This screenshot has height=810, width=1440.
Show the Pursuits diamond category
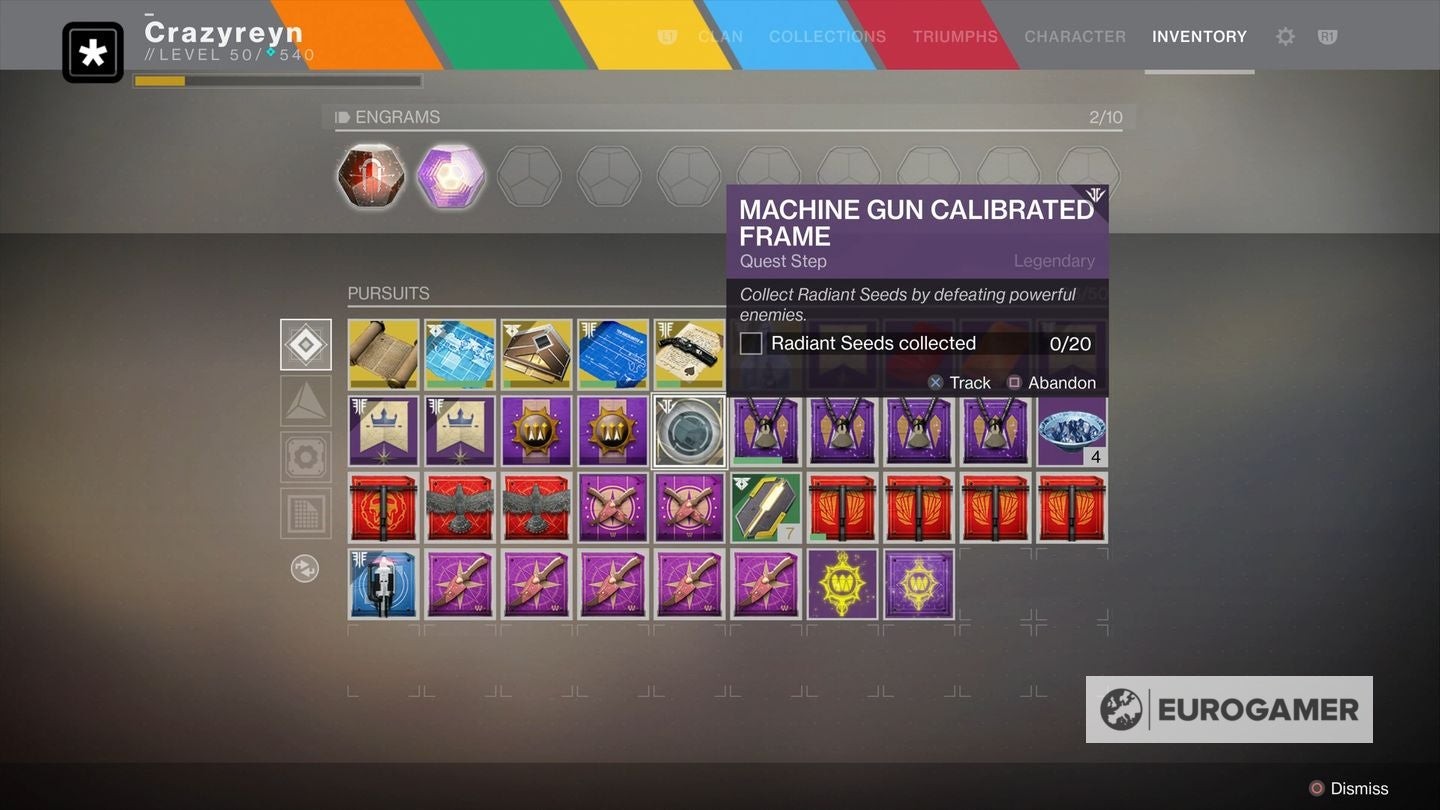(306, 345)
